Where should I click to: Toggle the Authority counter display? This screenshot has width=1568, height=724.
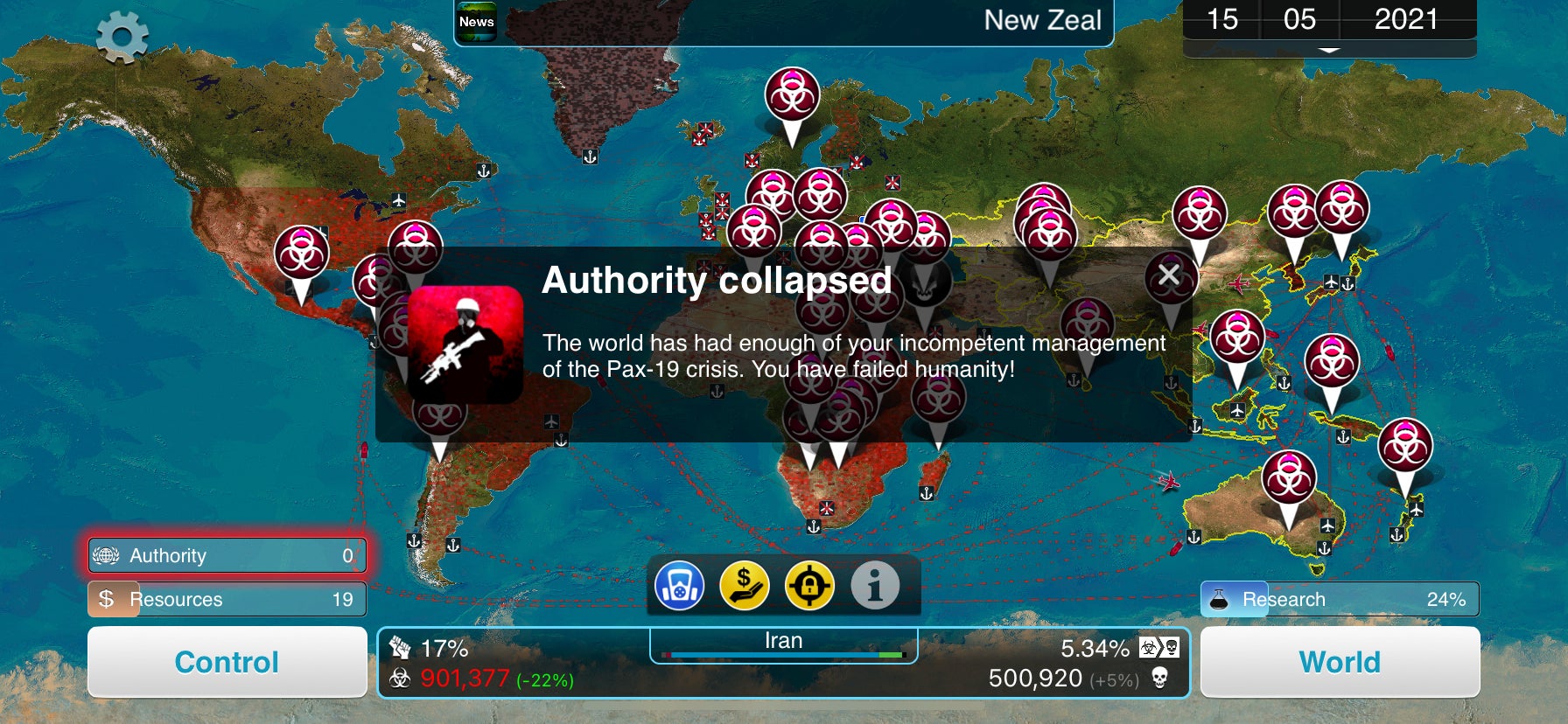[226, 555]
